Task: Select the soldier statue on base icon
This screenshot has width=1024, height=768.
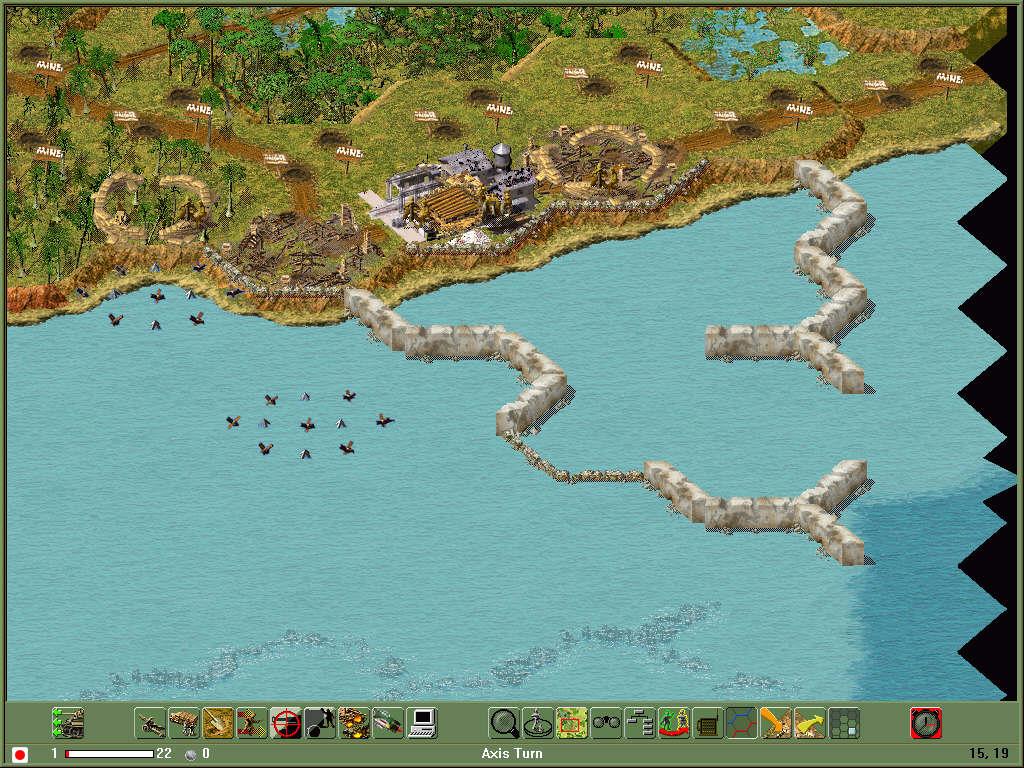Action: (x=538, y=722)
